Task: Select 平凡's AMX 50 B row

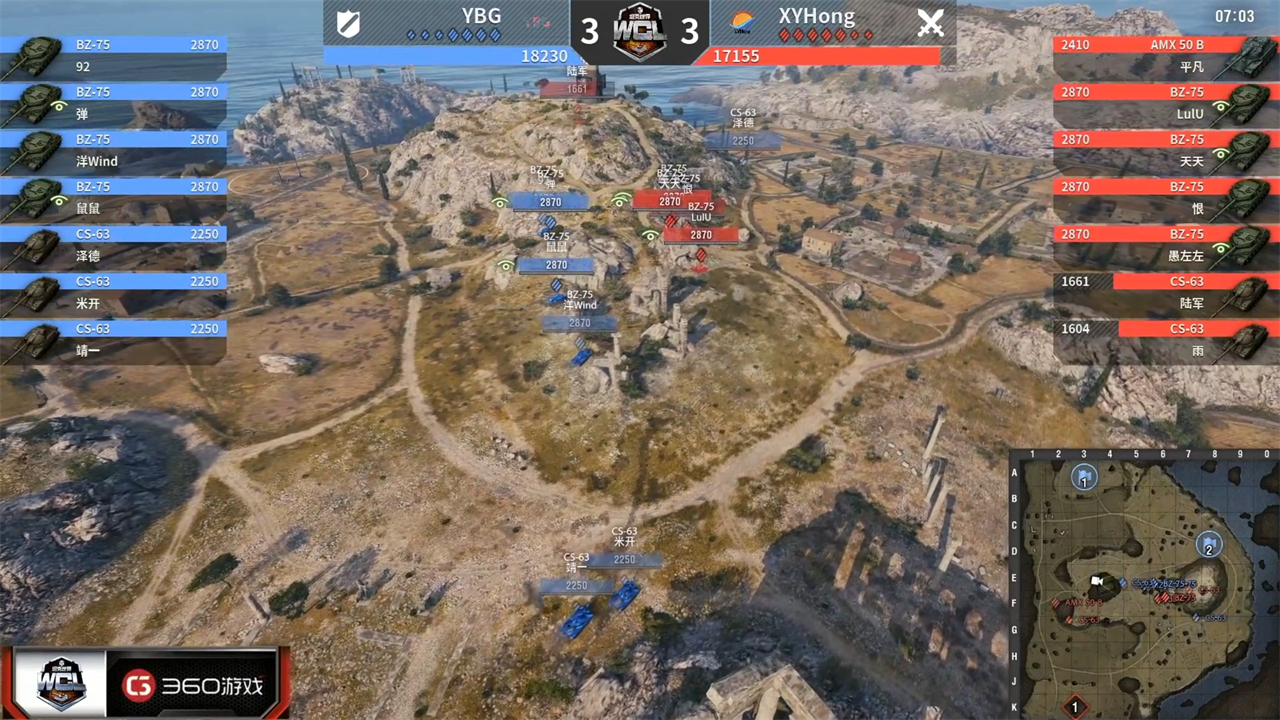Action: click(x=1165, y=59)
